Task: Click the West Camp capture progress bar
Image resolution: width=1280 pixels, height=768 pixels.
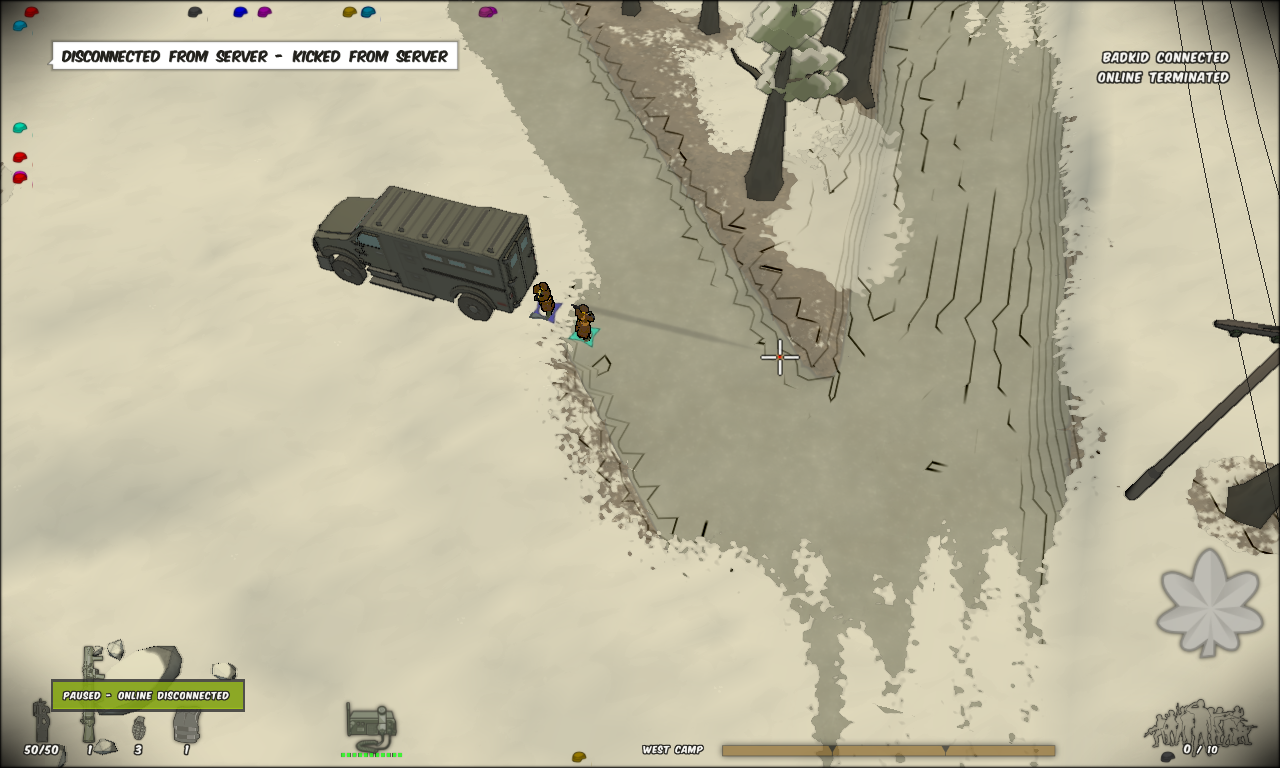Action: [888, 750]
